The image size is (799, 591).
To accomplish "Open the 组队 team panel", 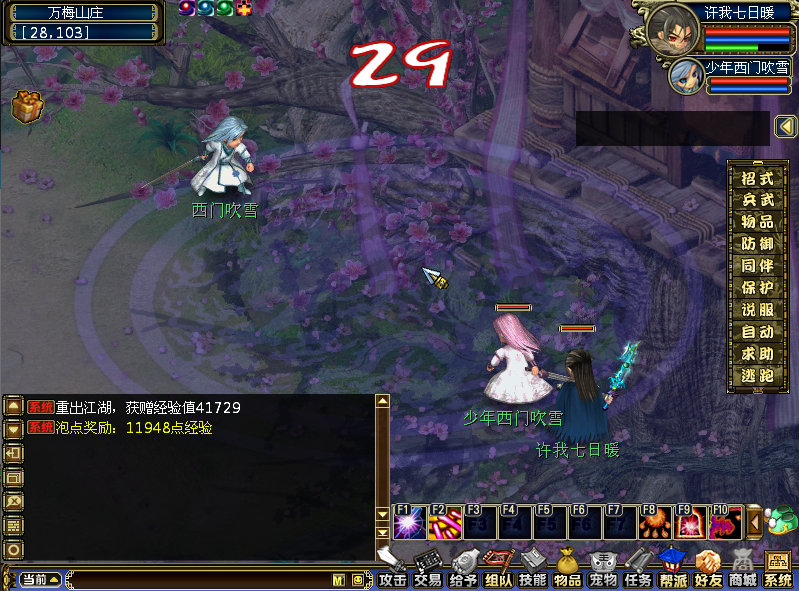I will pos(498,570).
